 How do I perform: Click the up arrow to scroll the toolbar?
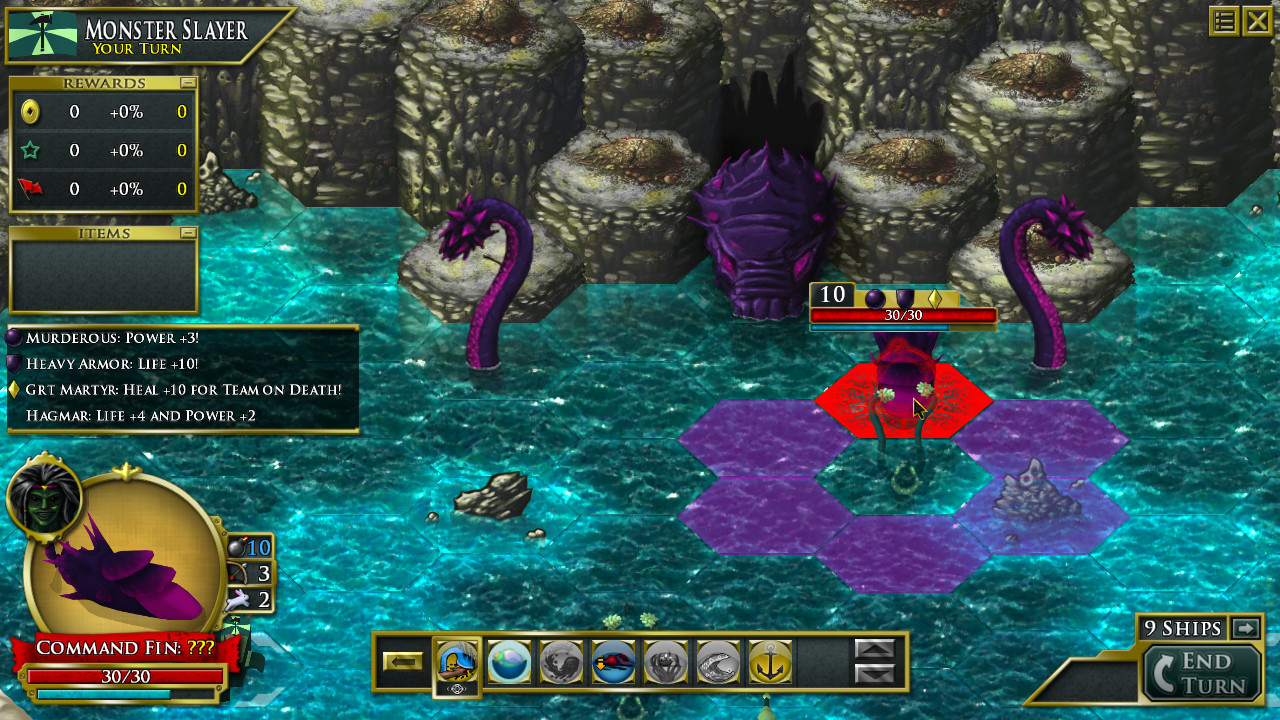pos(875,650)
